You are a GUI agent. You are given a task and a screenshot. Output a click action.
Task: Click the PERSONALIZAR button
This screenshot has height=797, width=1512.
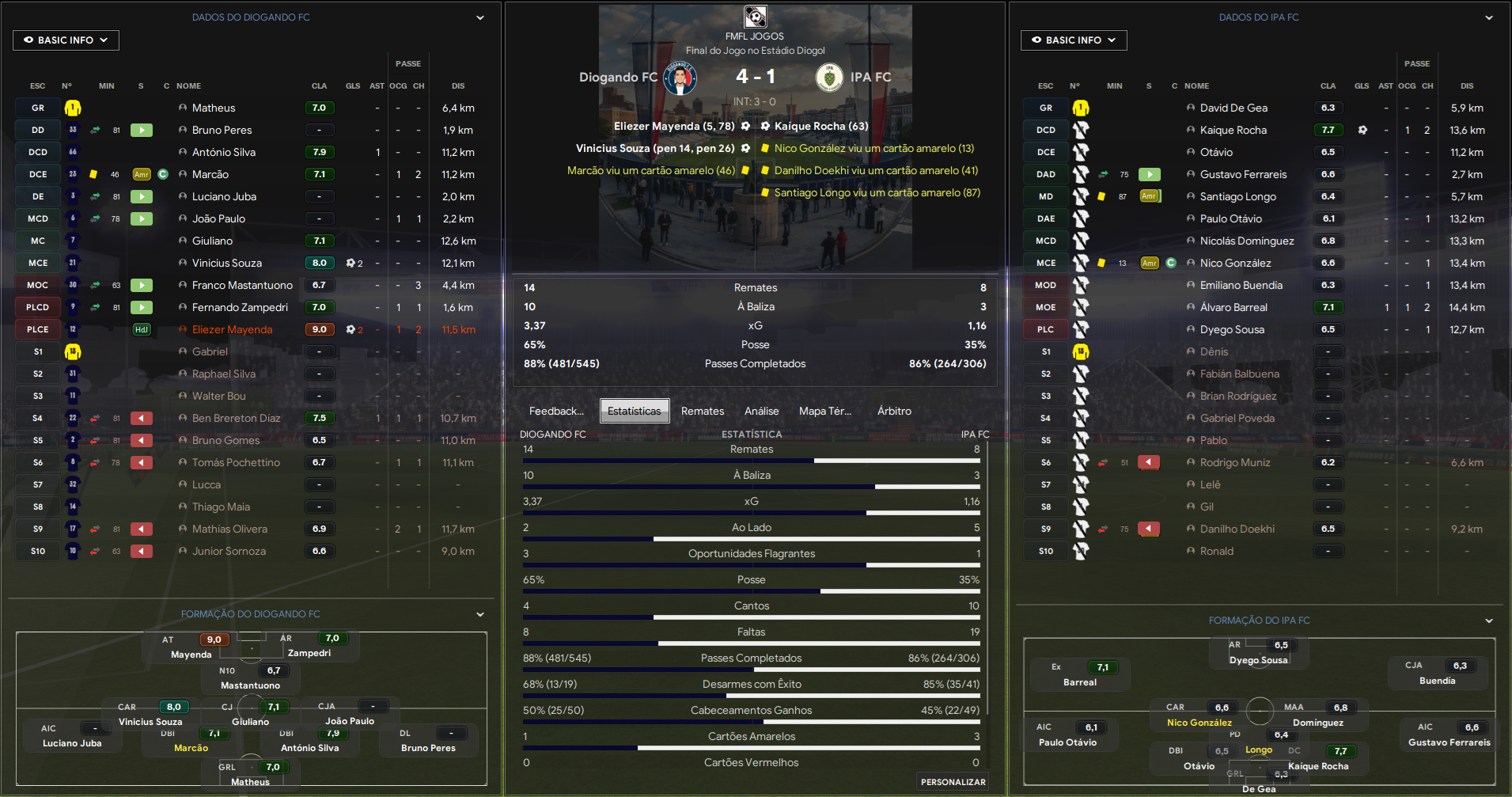pos(953,782)
